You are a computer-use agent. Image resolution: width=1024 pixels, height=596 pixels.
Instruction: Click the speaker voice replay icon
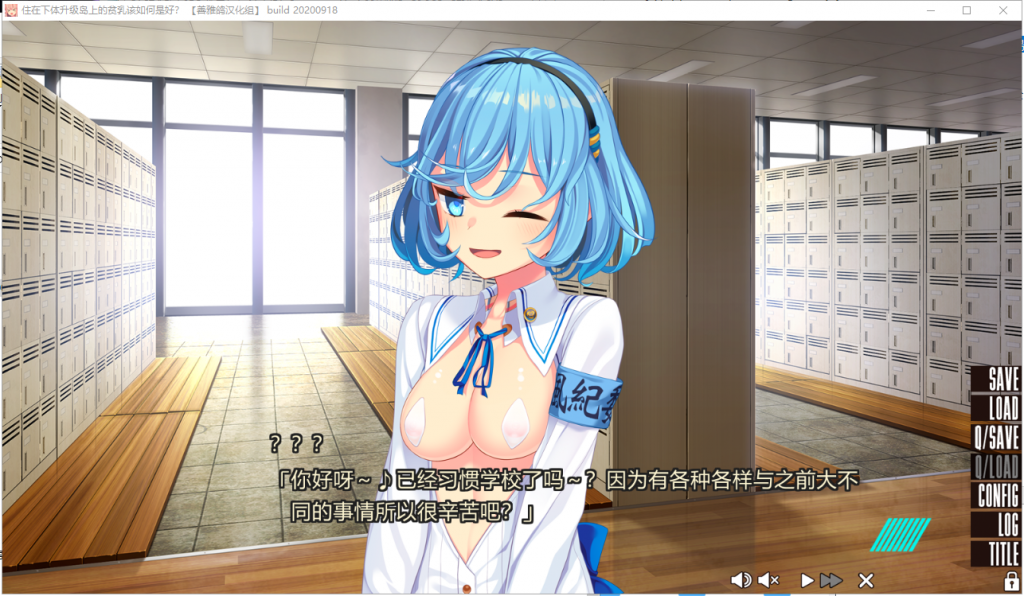coord(741,580)
